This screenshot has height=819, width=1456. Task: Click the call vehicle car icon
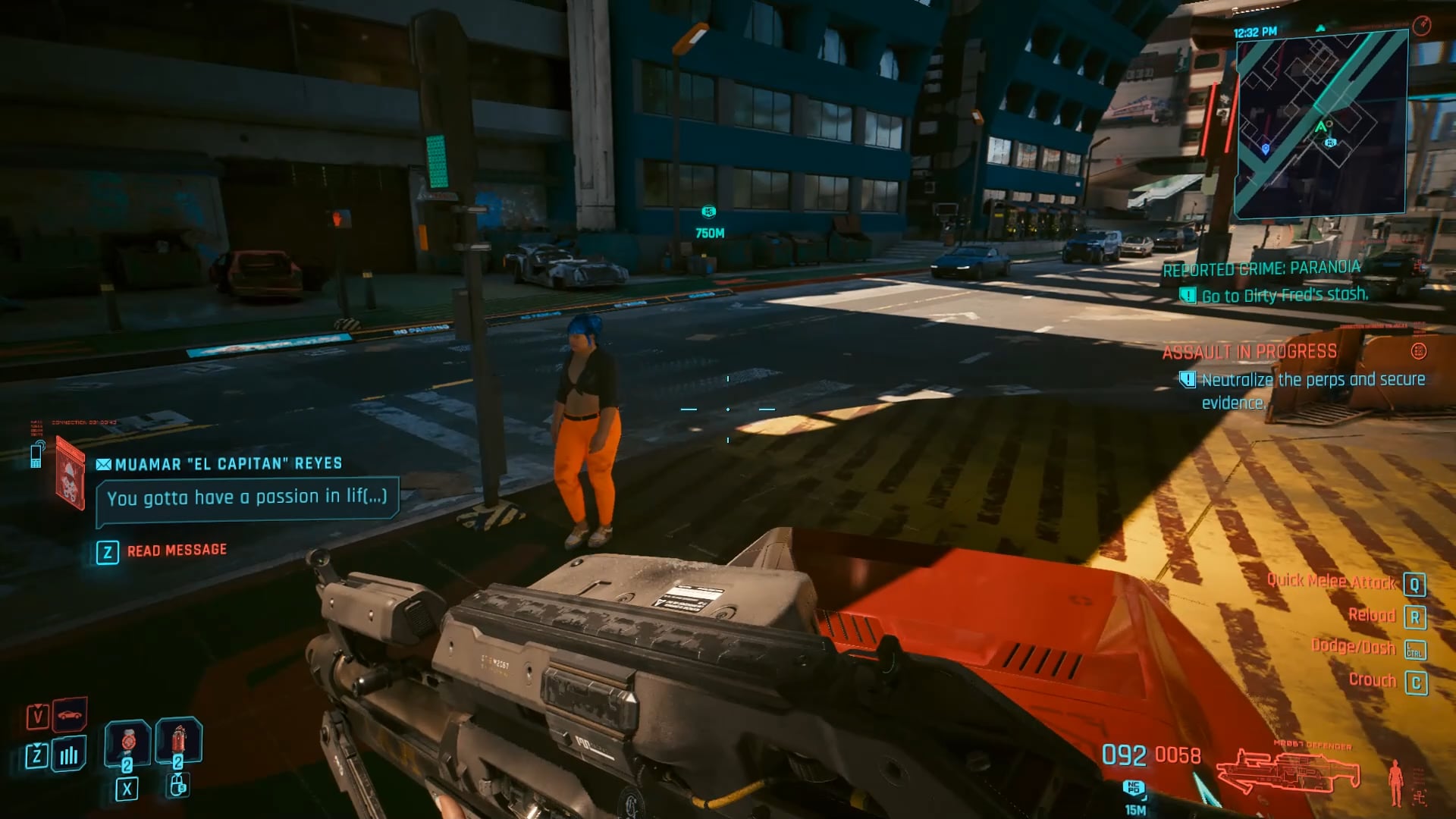pyautogui.click(x=69, y=714)
